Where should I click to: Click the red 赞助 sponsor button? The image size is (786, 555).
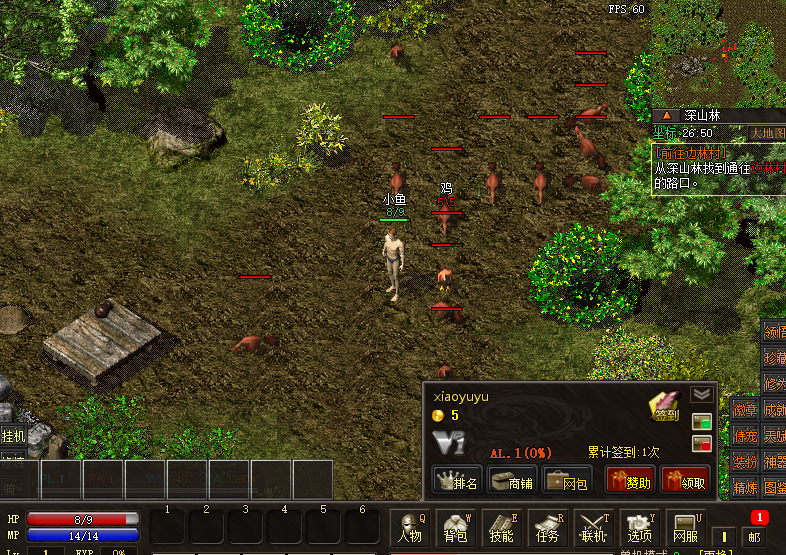tap(630, 480)
